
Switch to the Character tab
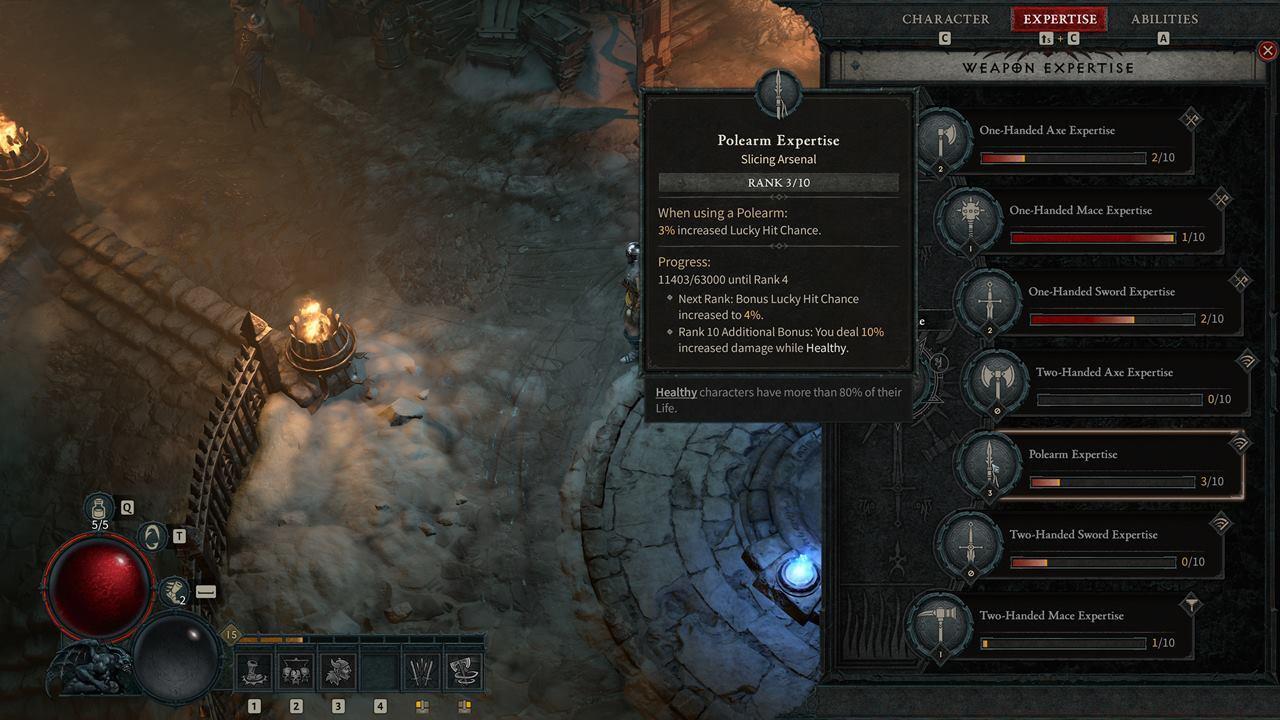(x=945, y=19)
